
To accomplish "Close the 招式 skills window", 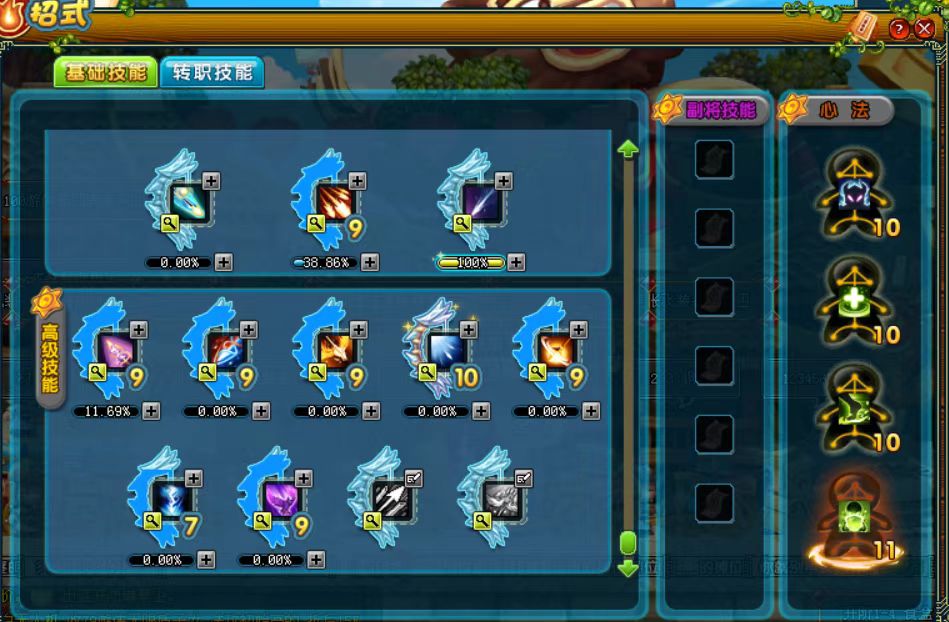I will (x=923, y=29).
